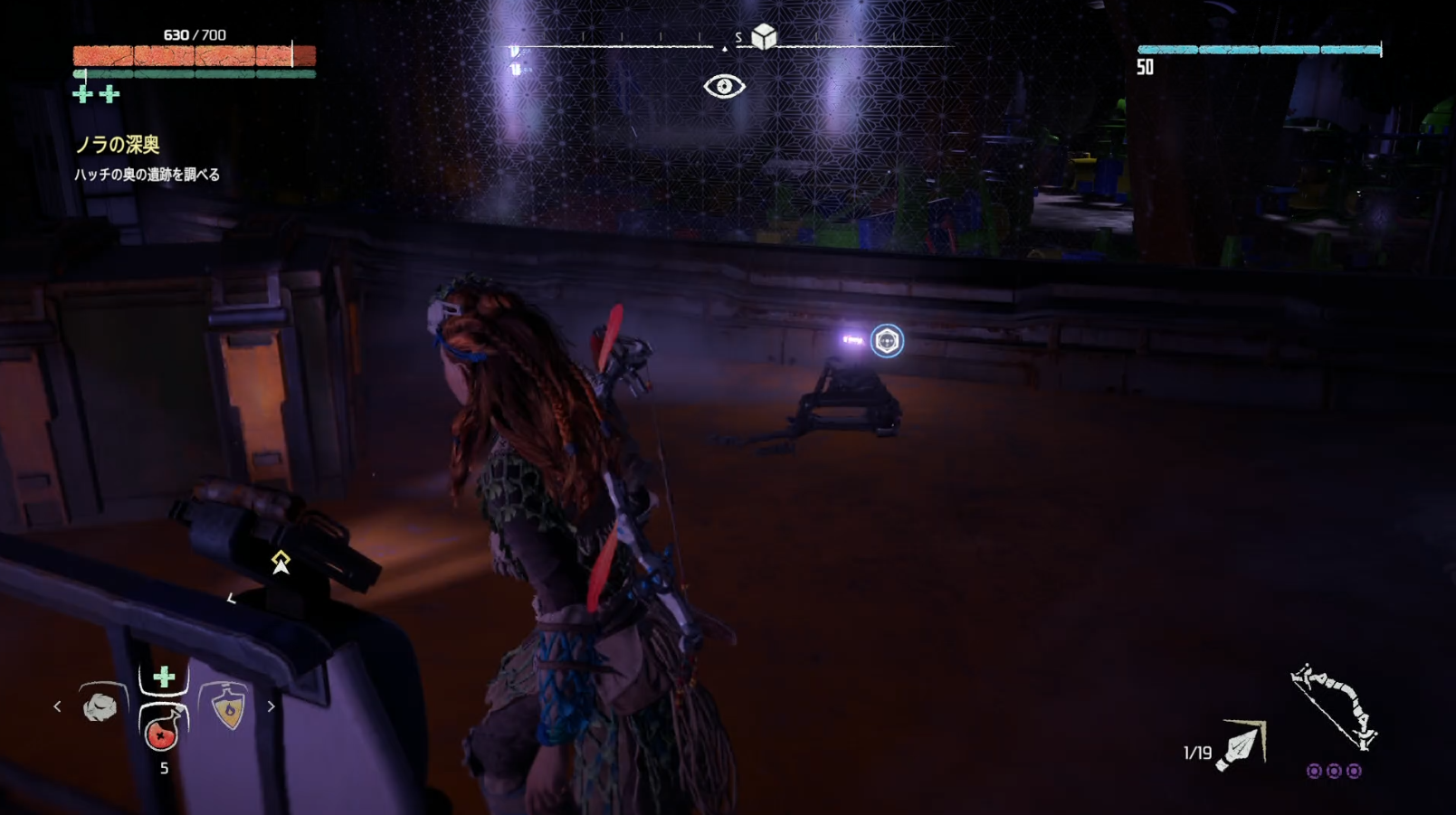
Task: Cycle tool bar with the left arrow
Action: coord(57,706)
